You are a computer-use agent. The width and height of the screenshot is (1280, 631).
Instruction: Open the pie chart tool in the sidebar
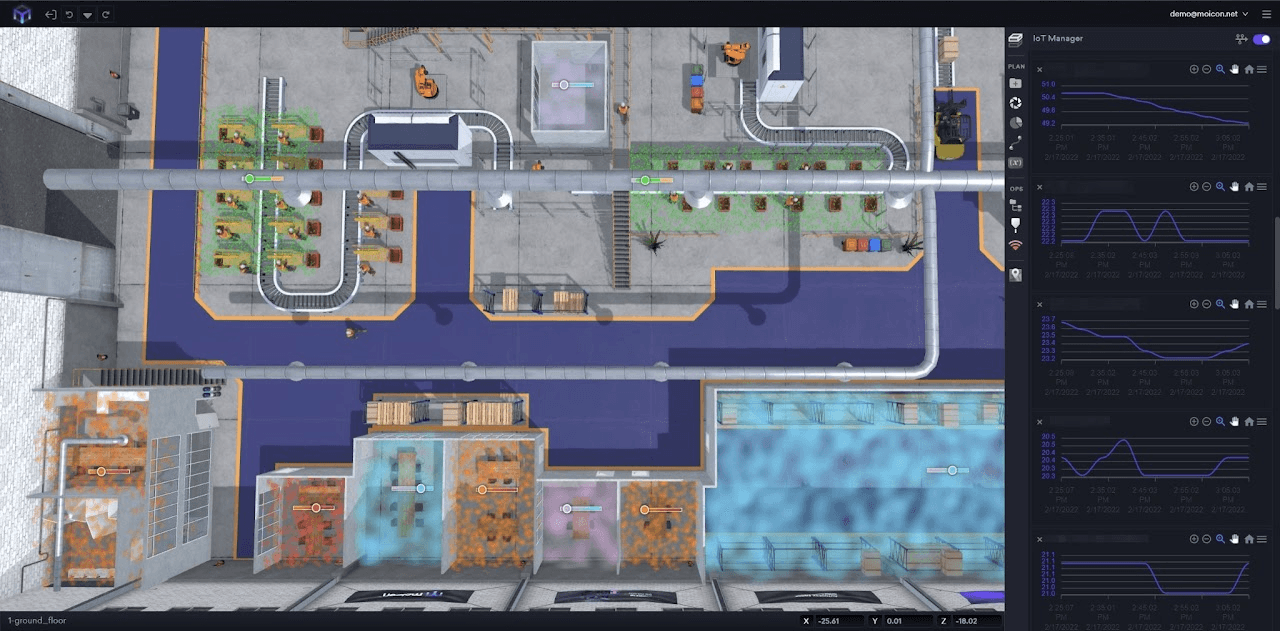pos(1016,123)
